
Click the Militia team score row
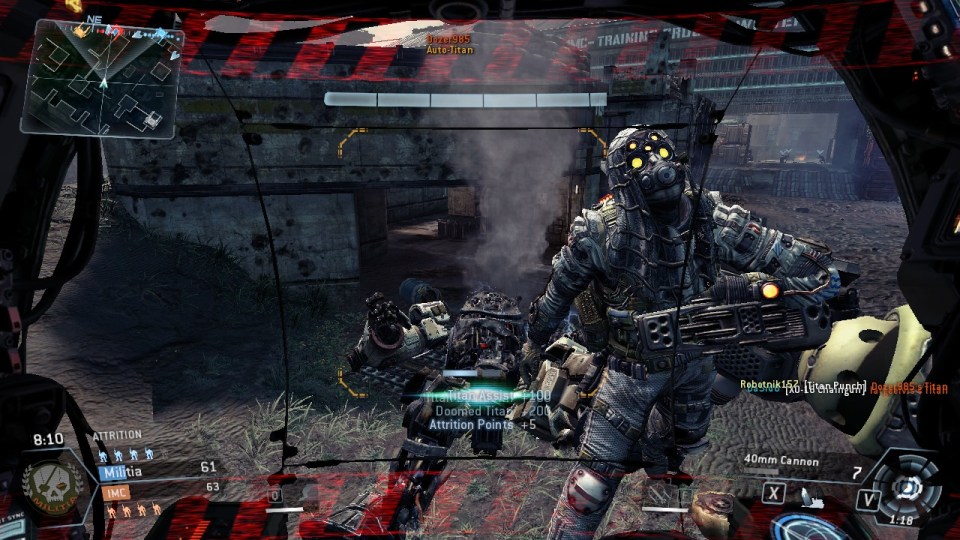158,468
